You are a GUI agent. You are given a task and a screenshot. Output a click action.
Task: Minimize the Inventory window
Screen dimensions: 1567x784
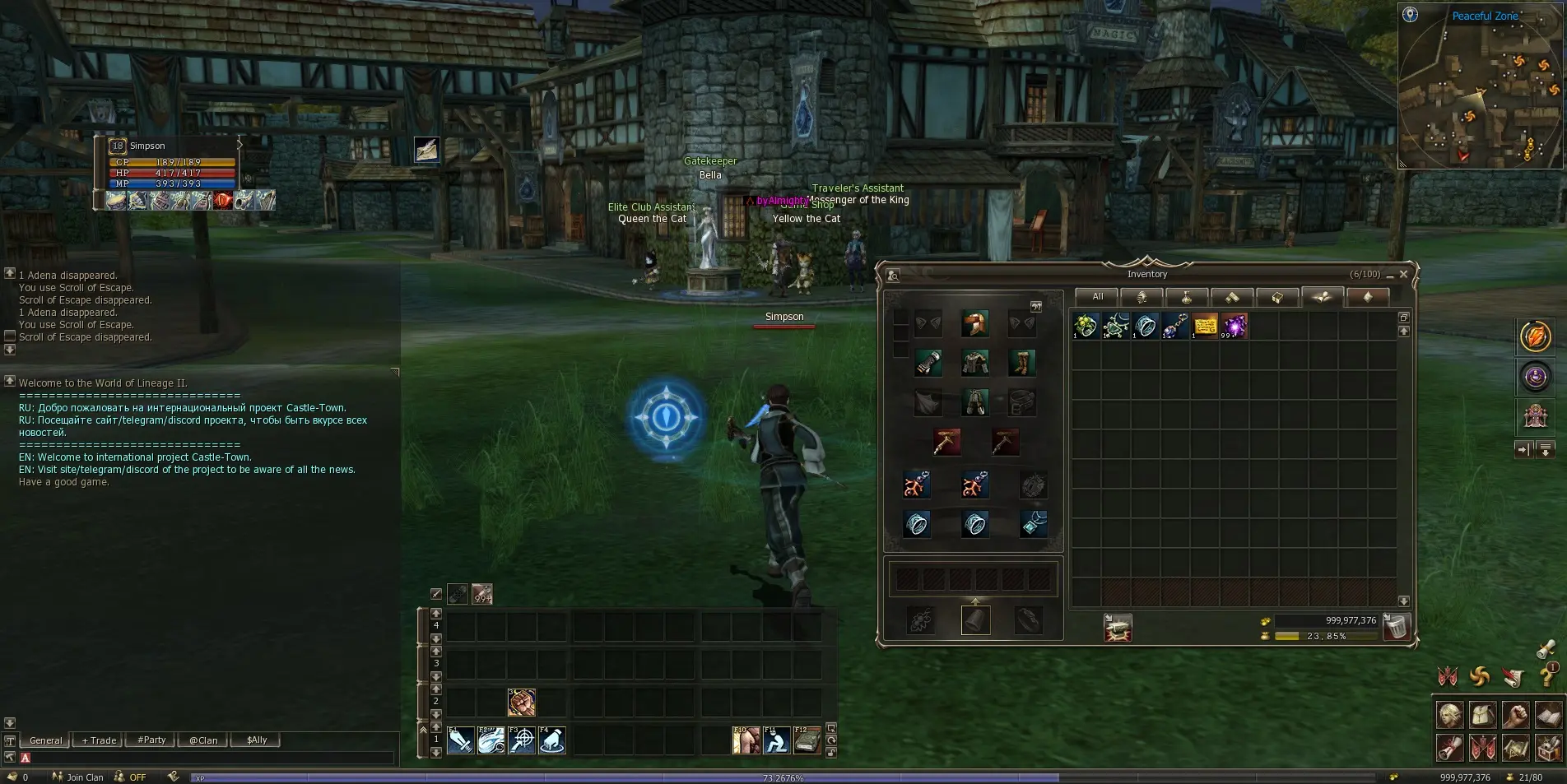click(x=1390, y=275)
